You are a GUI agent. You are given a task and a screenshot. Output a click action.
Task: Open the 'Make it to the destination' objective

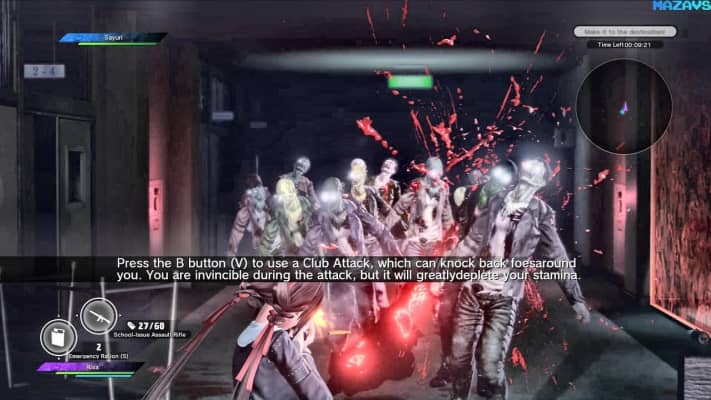(x=620, y=32)
